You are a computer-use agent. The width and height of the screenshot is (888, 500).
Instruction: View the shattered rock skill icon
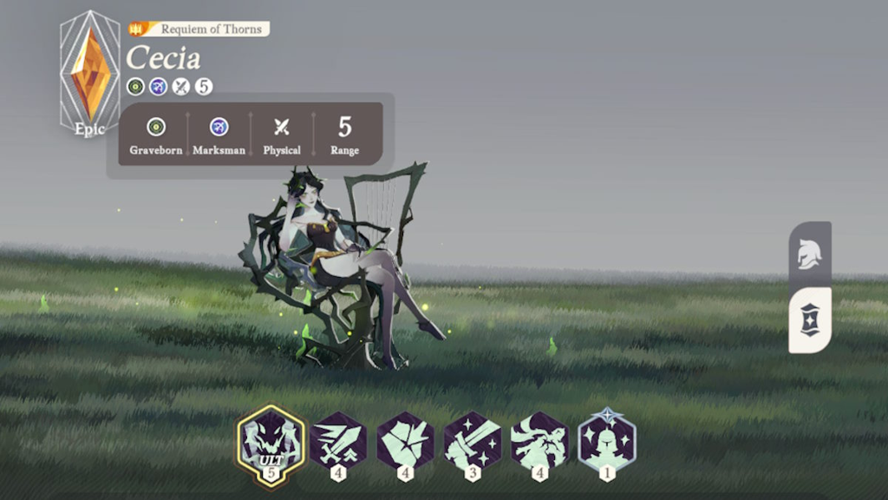click(405, 441)
